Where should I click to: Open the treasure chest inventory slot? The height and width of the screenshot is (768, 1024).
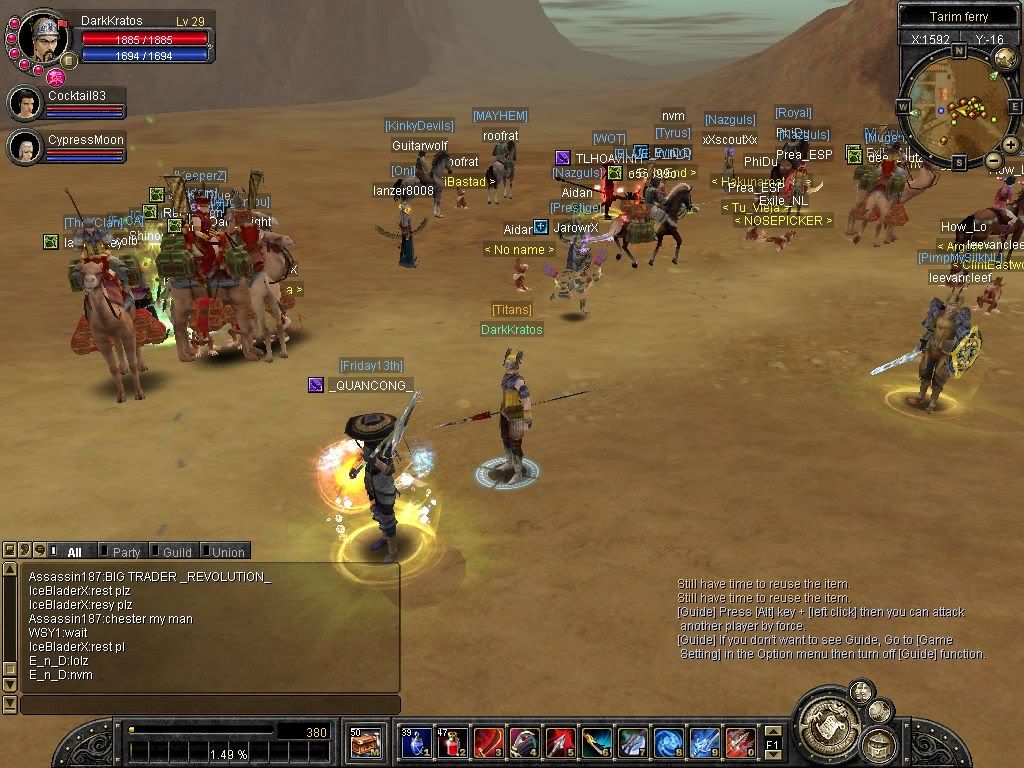[365, 743]
